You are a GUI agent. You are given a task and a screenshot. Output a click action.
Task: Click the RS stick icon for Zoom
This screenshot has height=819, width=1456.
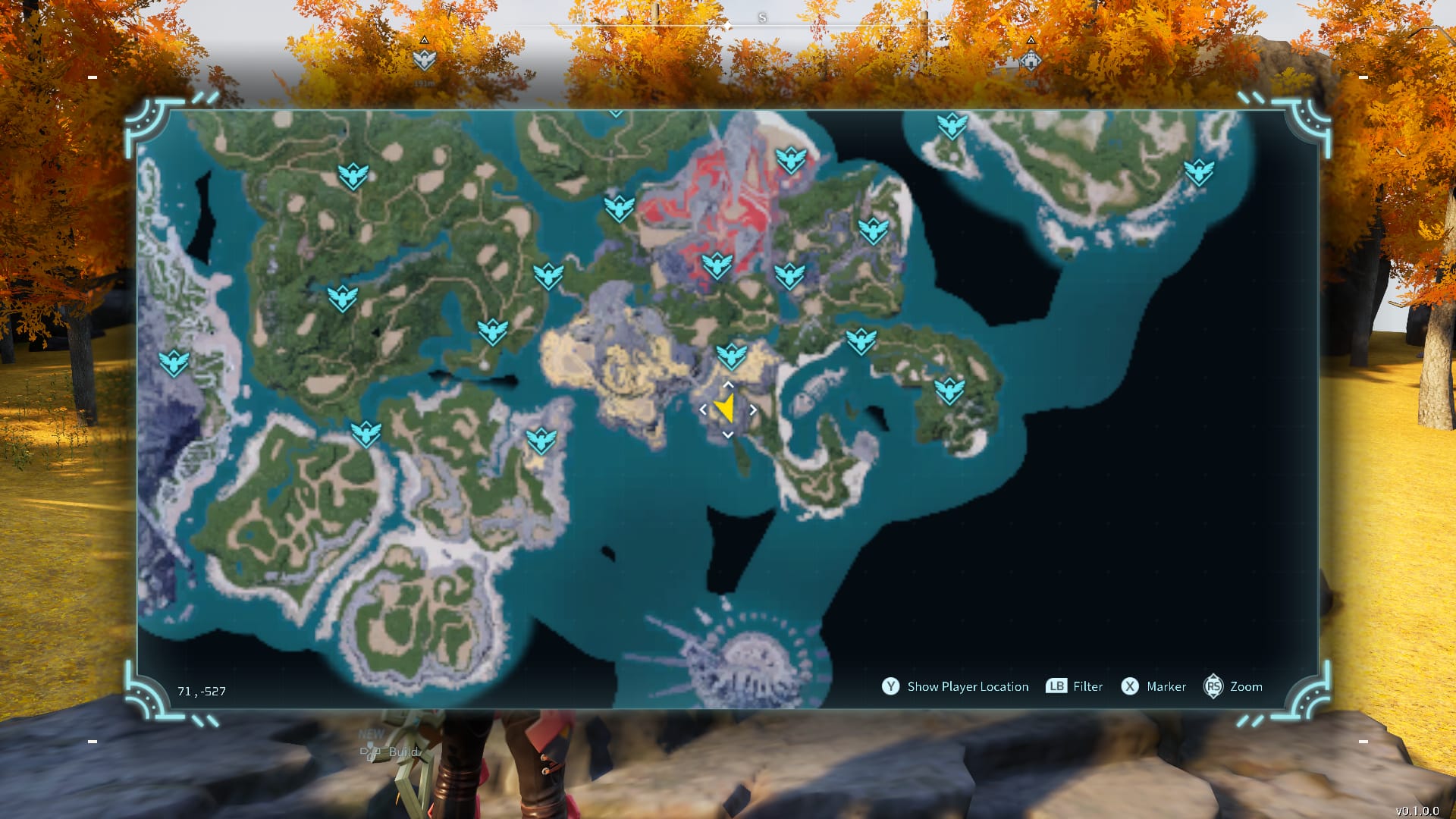point(1214,686)
